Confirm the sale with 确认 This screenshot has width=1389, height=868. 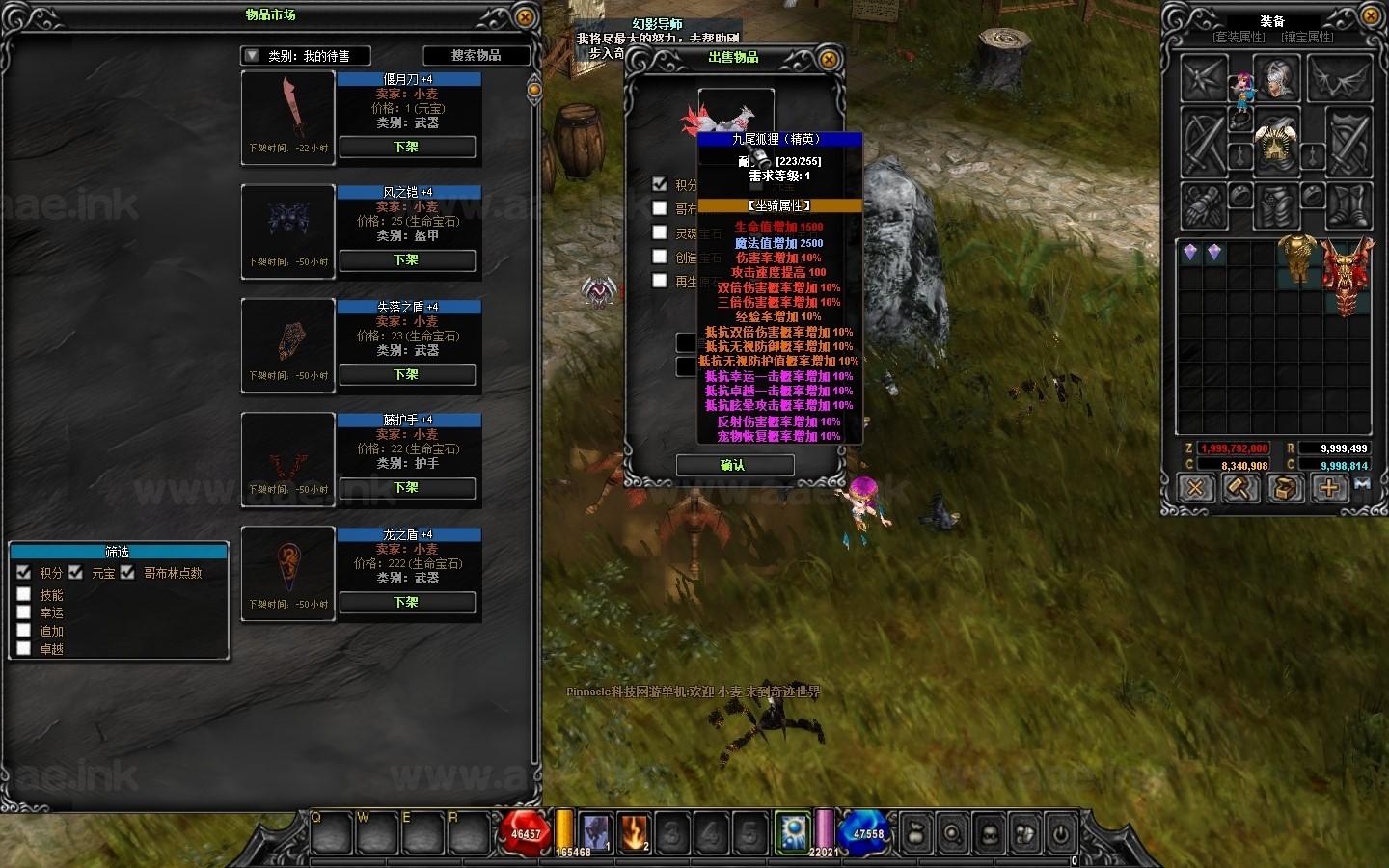coord(734,466)
